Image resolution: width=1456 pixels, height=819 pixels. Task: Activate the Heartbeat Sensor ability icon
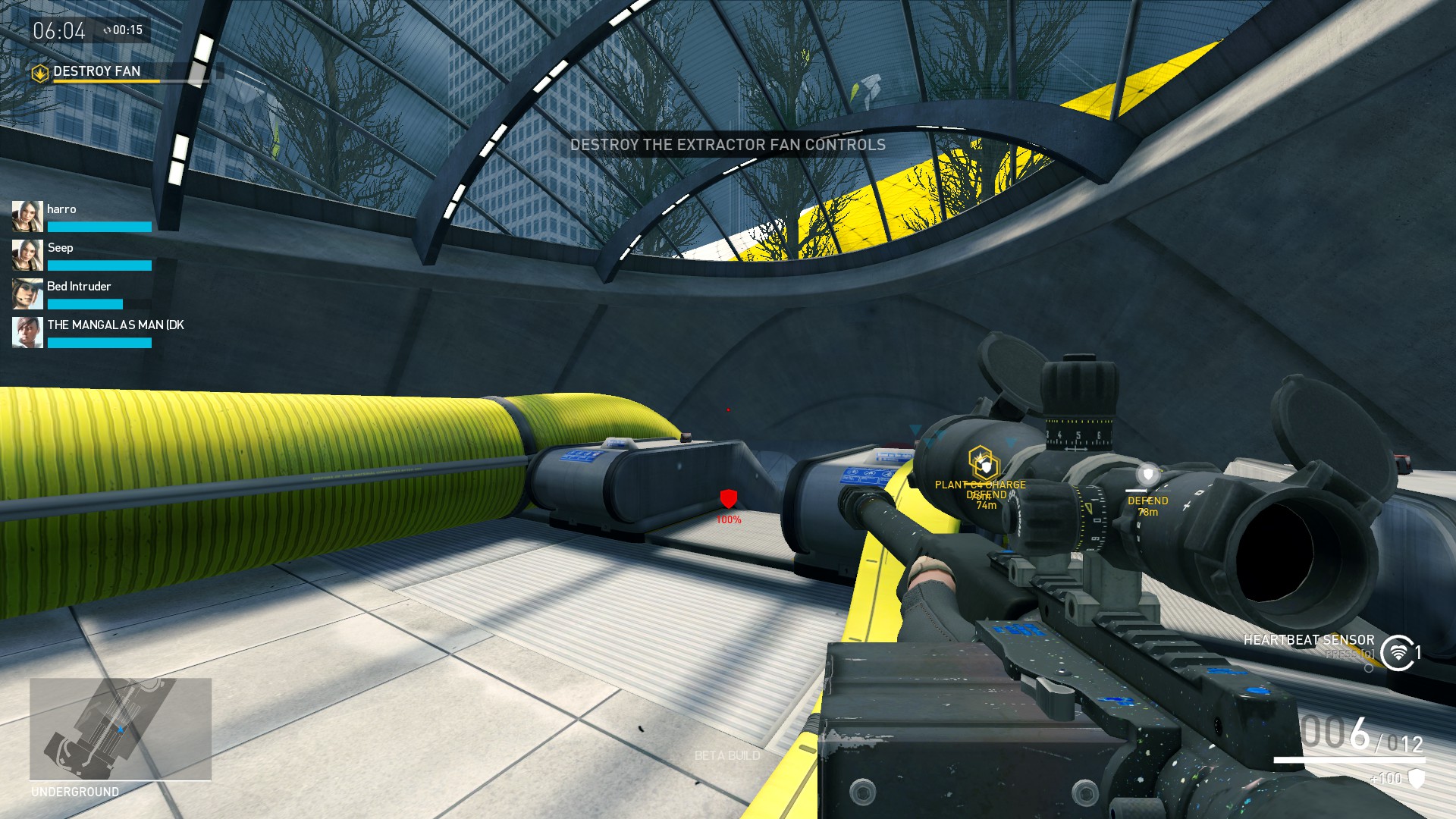coord(1398,653)
